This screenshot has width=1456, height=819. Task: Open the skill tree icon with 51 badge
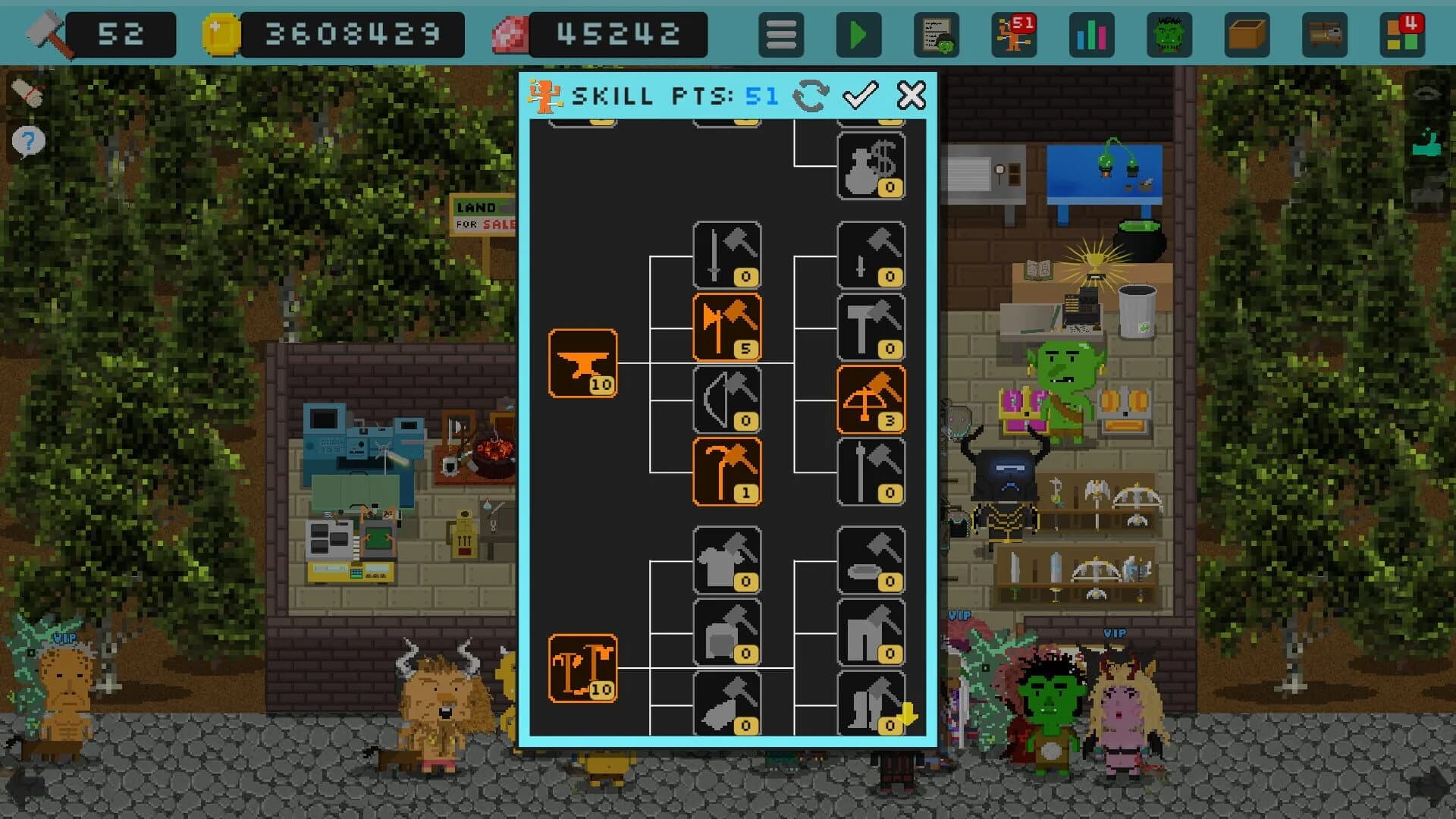1015,33
